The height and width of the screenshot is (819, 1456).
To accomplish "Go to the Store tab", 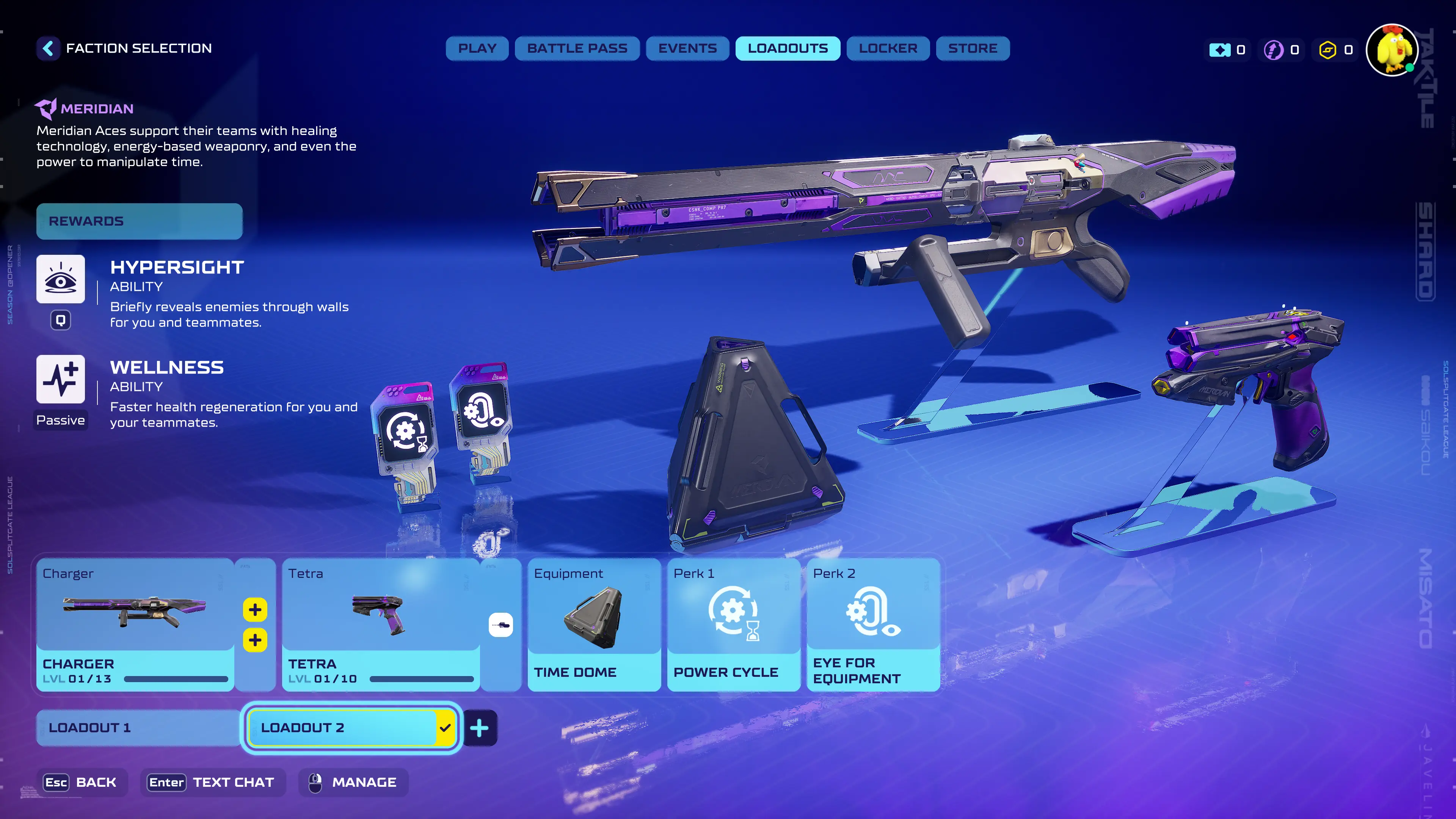I will pyautogui.click(x=972, y=49).
